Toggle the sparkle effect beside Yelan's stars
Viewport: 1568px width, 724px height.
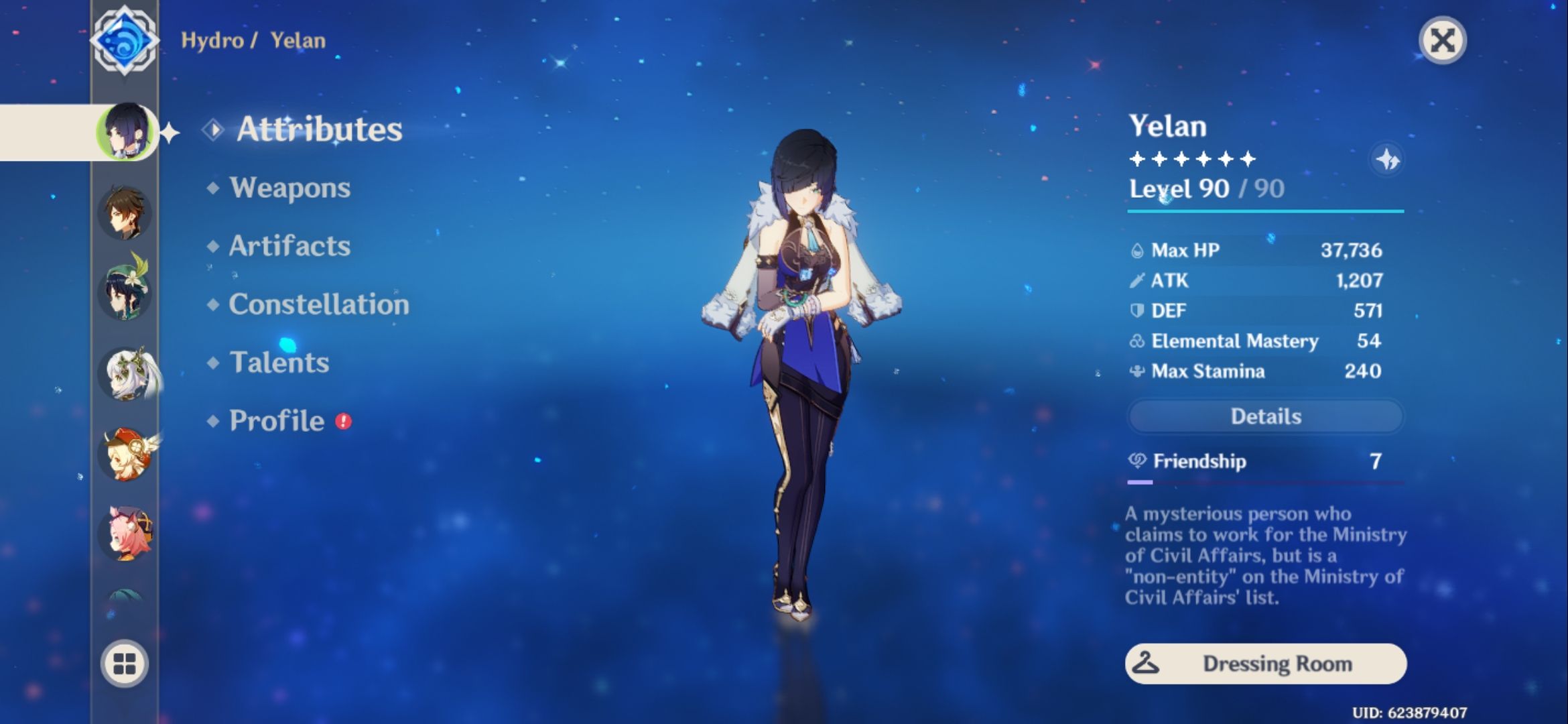1388,160
